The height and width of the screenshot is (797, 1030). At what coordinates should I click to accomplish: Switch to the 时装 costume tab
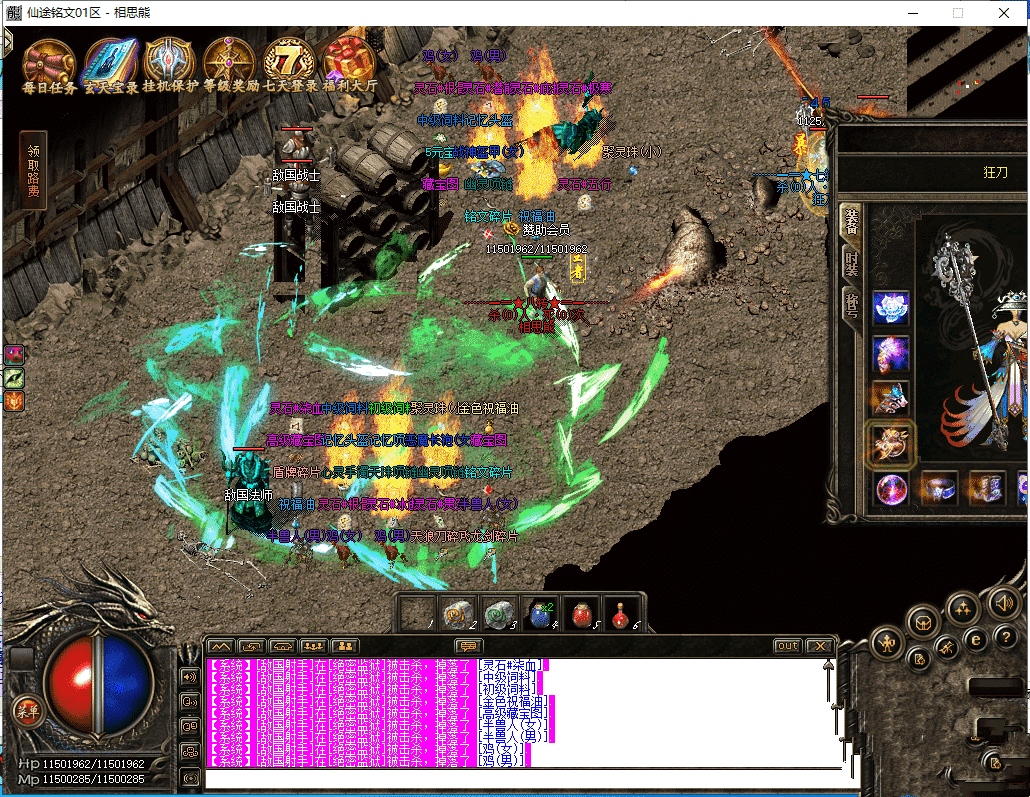[851, 266]
